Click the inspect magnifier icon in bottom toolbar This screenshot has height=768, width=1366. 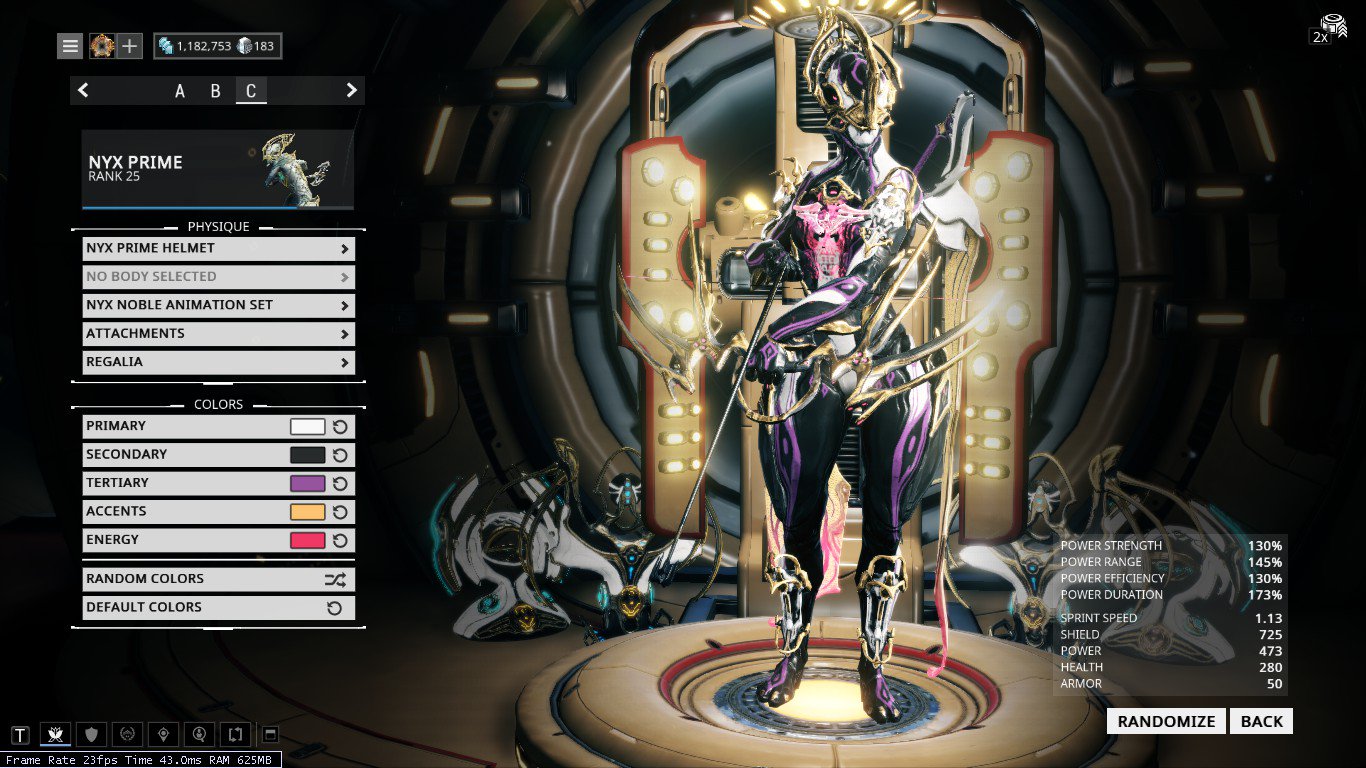pos(198,733)
